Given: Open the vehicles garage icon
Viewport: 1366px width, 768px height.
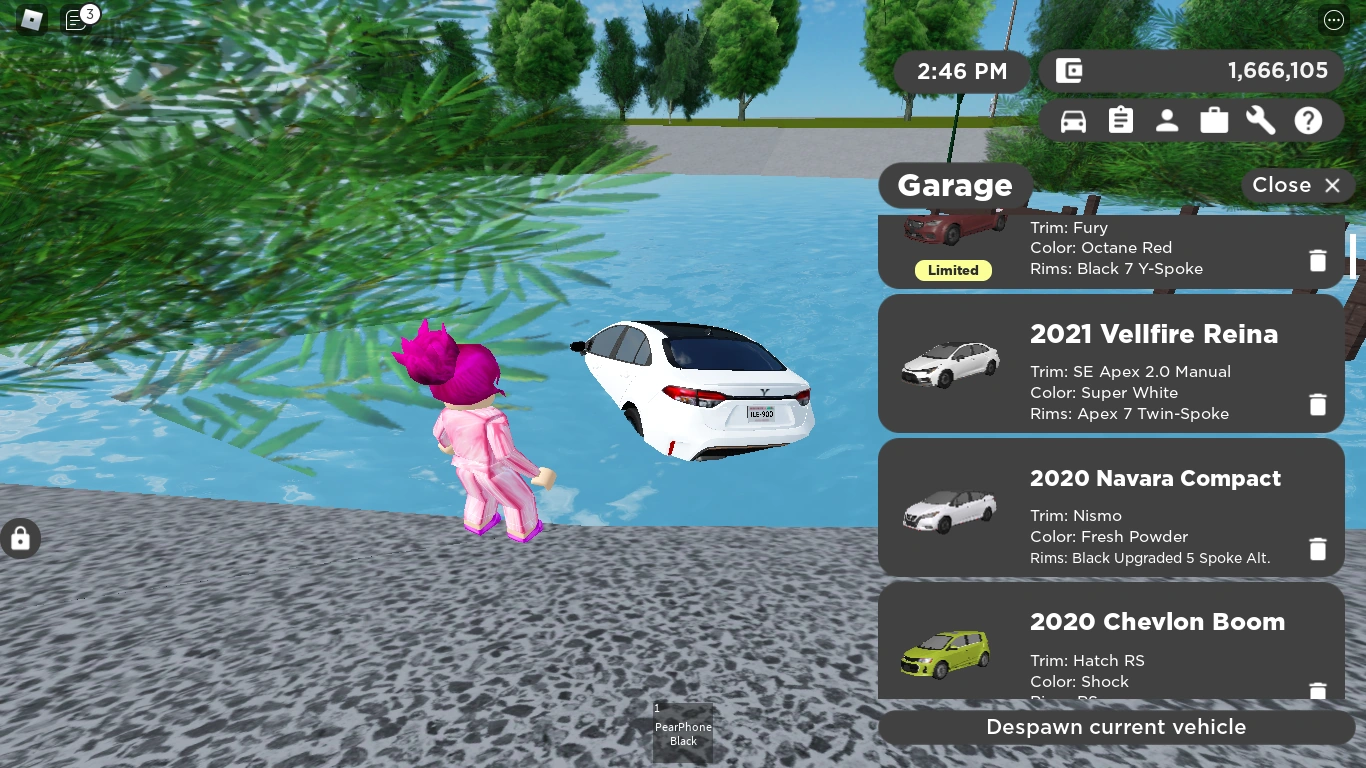Looking at the screenshot, I should point(1073,120).
